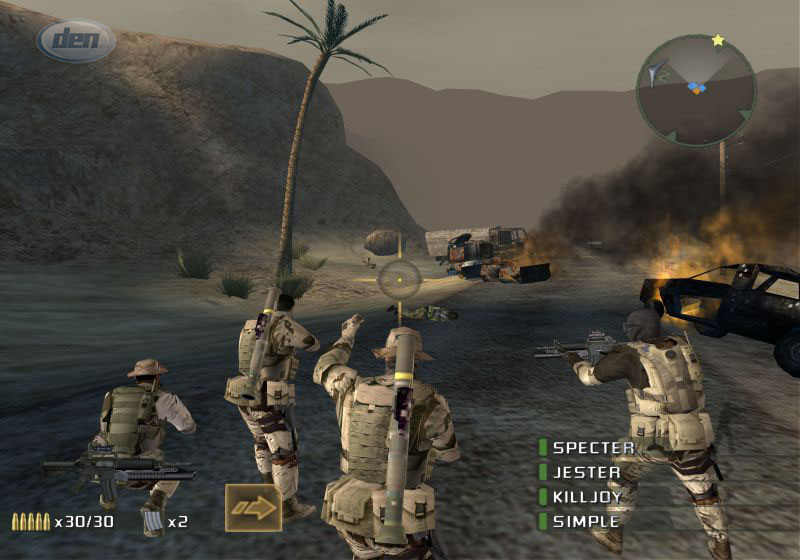This screenshot has width=800, height=560.
Task: Click the yellow star objective marker
Action: (x=718, y=41)
